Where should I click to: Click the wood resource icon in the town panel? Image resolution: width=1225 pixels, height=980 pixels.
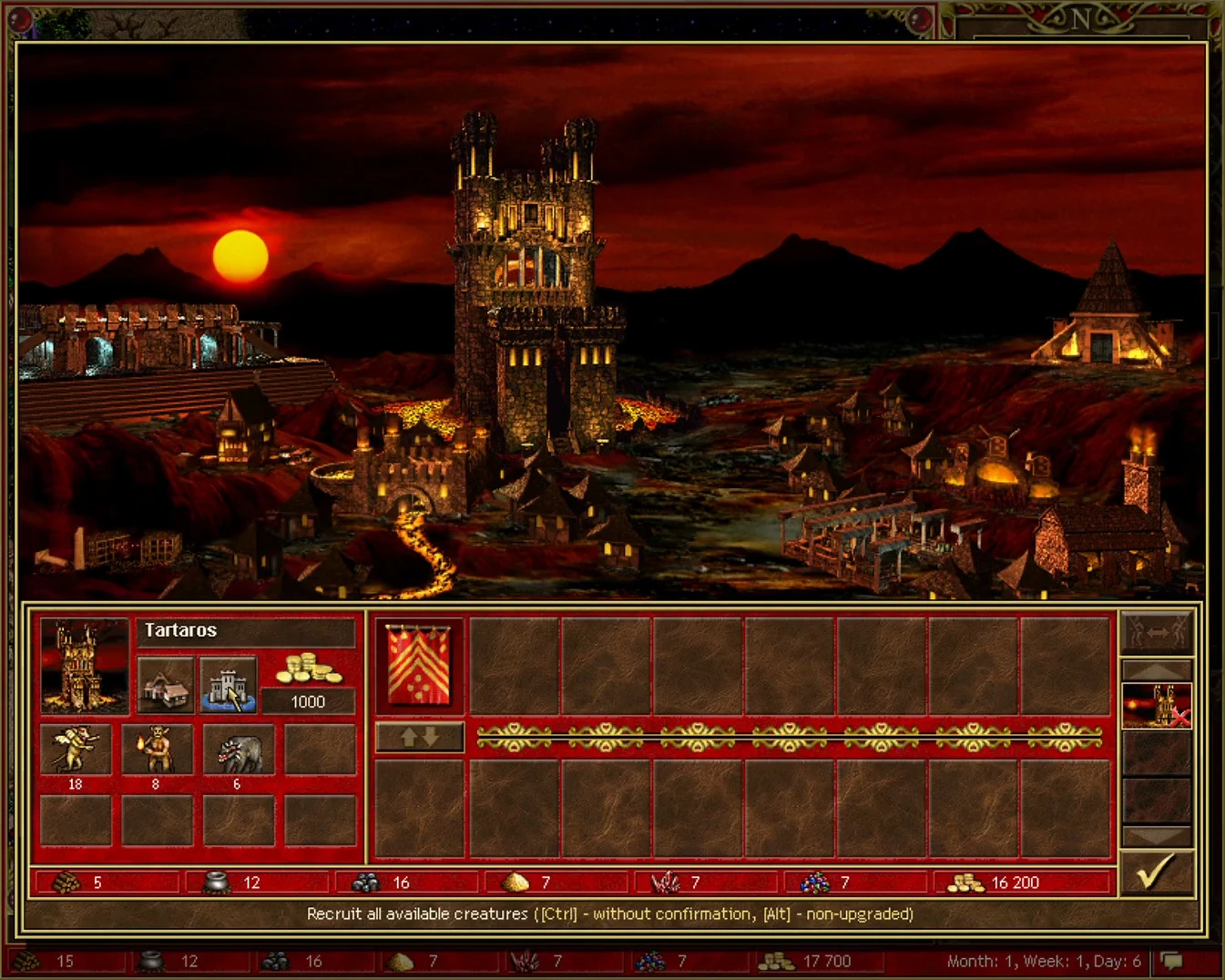(x=66, y=882)
